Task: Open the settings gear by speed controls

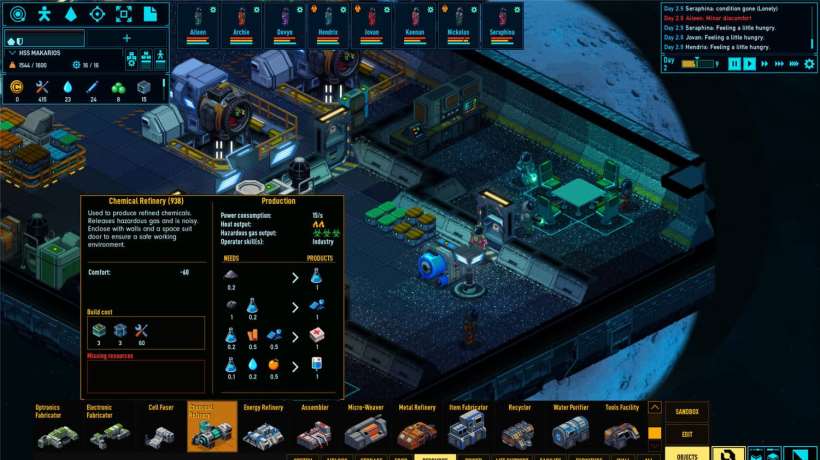Action: (x=810, y=64)
